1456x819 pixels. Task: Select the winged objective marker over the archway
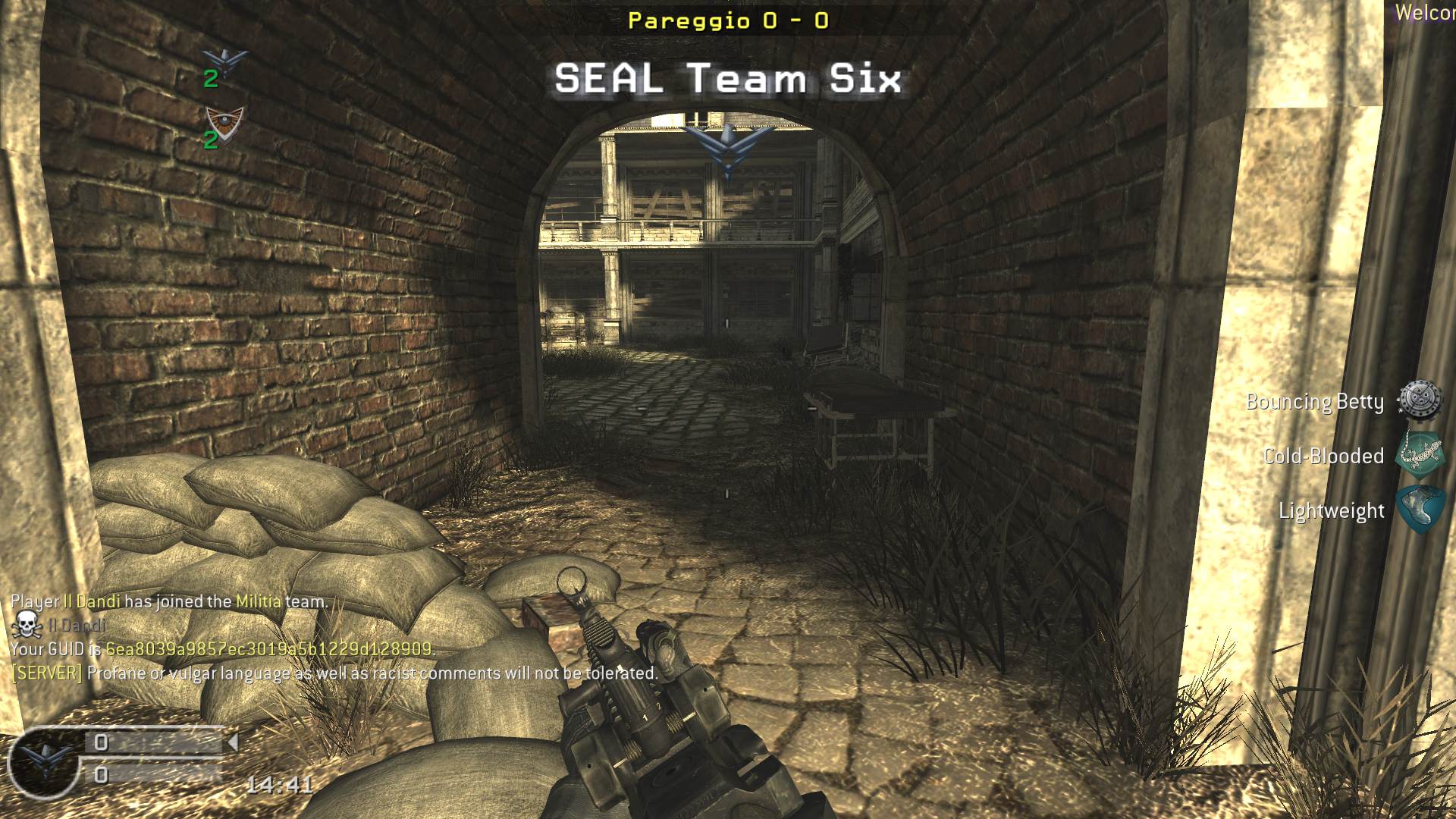[x=727, y=146]
